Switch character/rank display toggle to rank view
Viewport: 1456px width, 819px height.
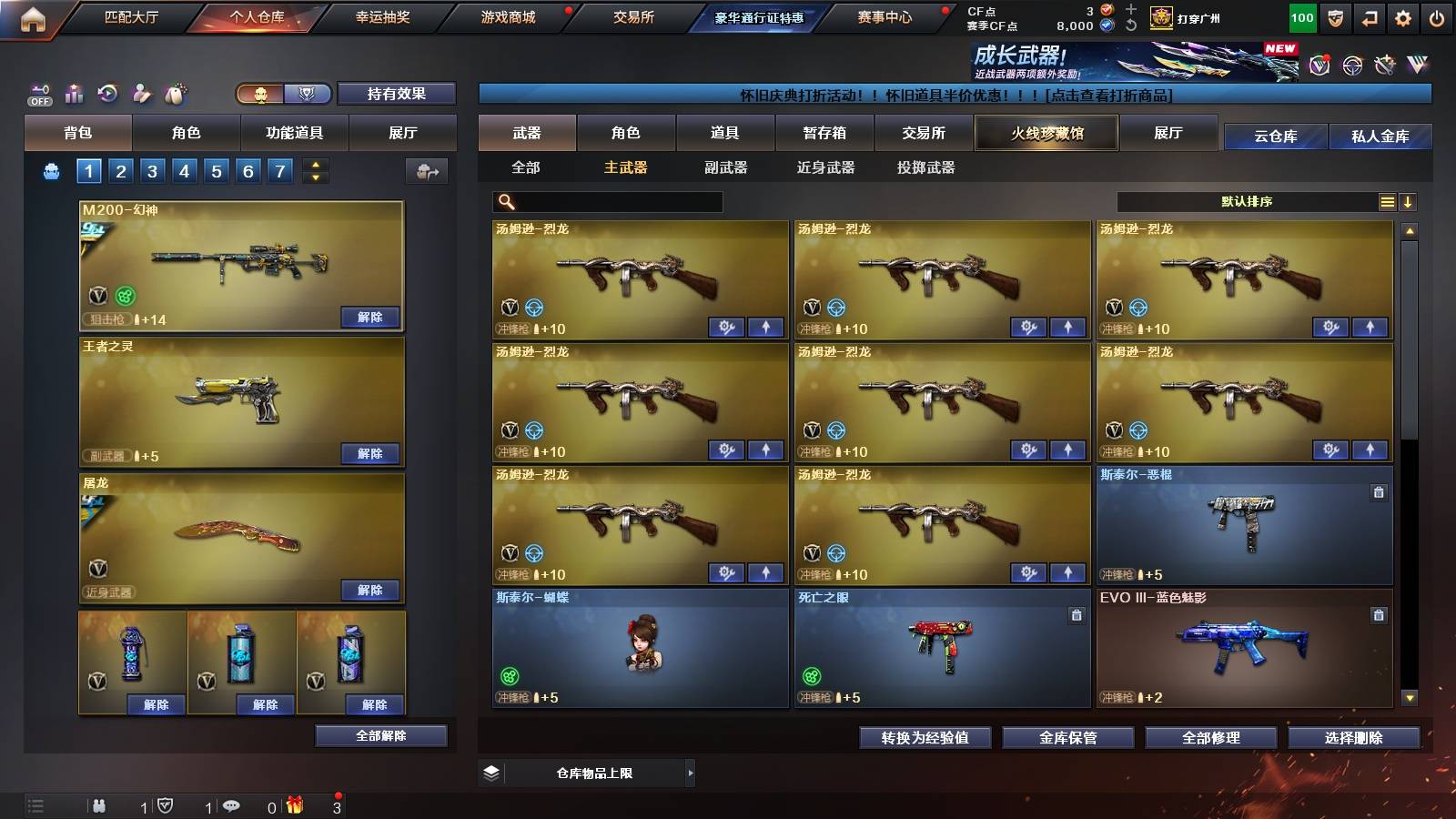[x=308, y=94]
